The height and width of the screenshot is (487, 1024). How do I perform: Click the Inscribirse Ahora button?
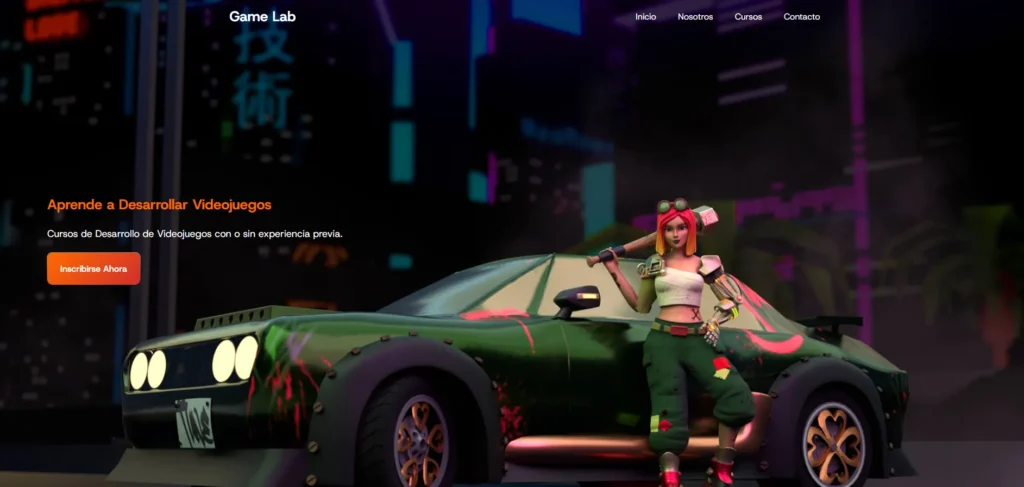[x=93, y=268]
